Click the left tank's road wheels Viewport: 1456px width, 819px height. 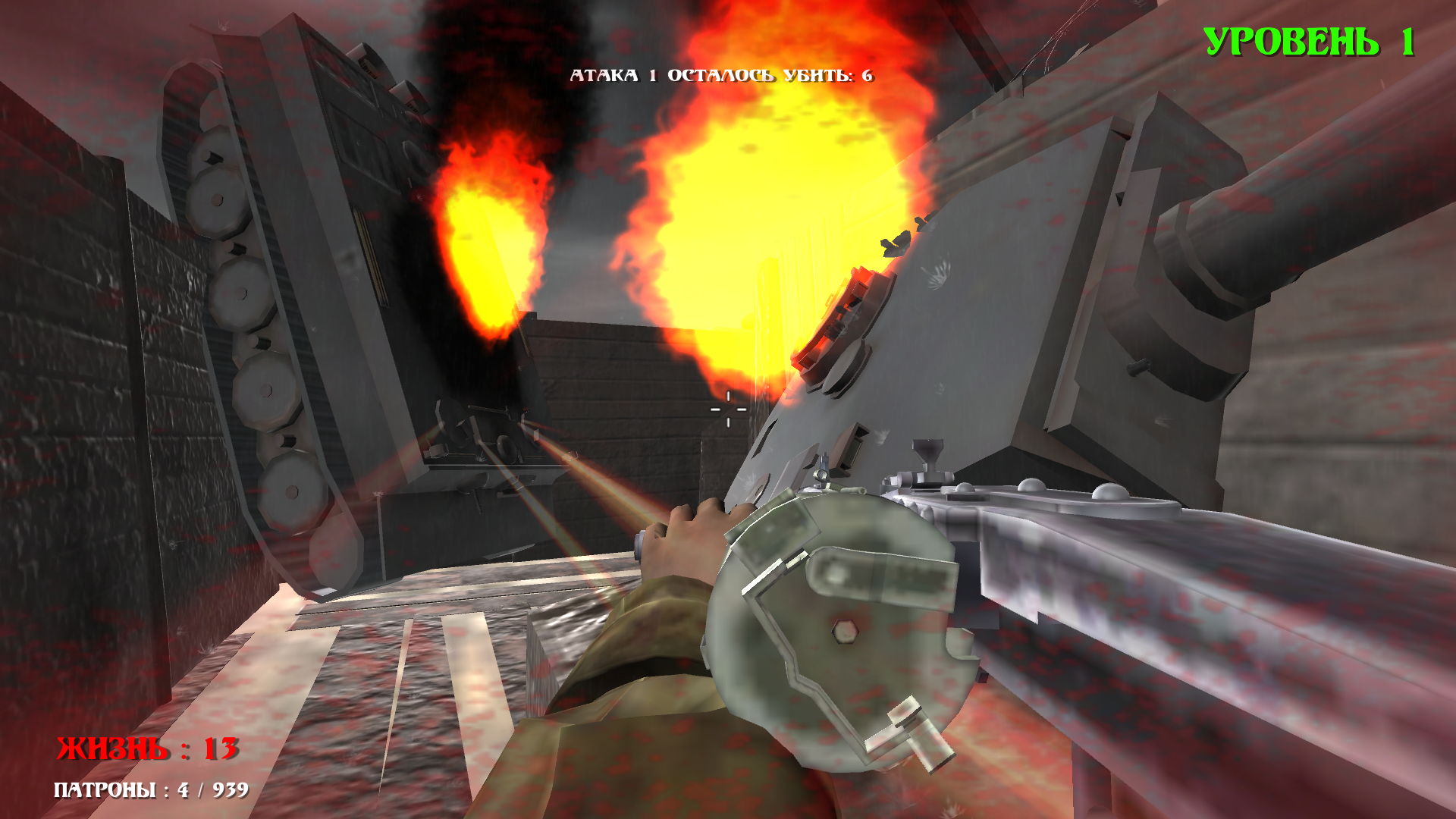[x=250, y=341]
